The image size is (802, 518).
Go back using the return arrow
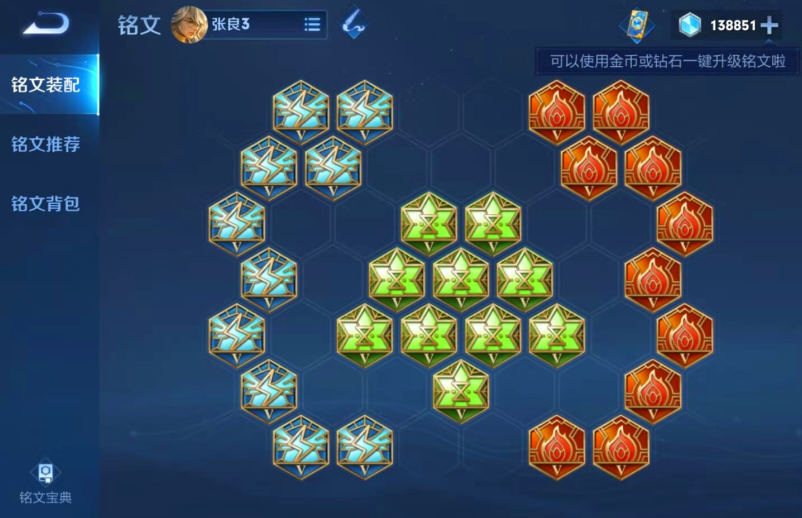tap(46, 24)
